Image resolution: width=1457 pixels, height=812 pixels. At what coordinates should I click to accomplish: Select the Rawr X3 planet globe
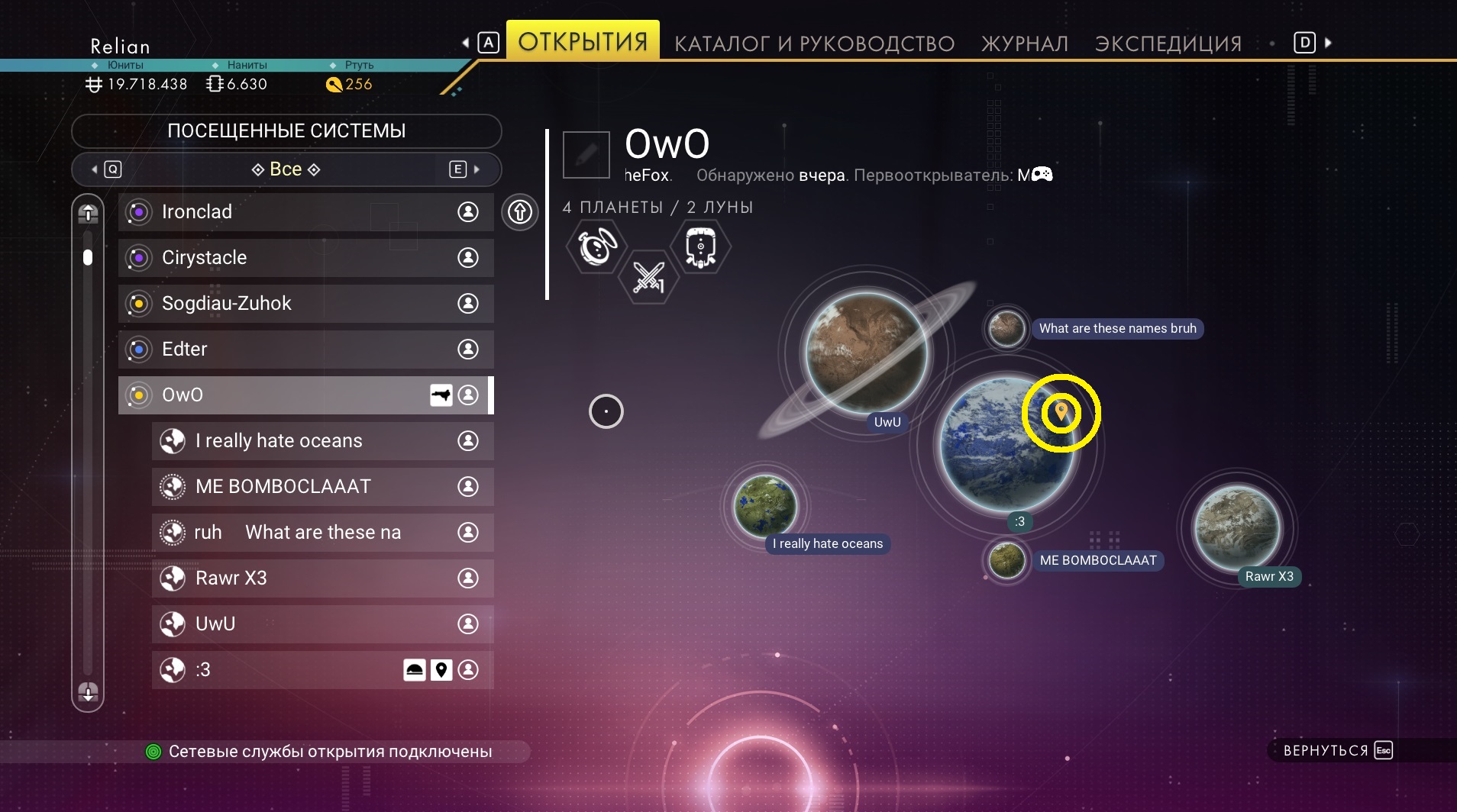(x=1237, y=528)
